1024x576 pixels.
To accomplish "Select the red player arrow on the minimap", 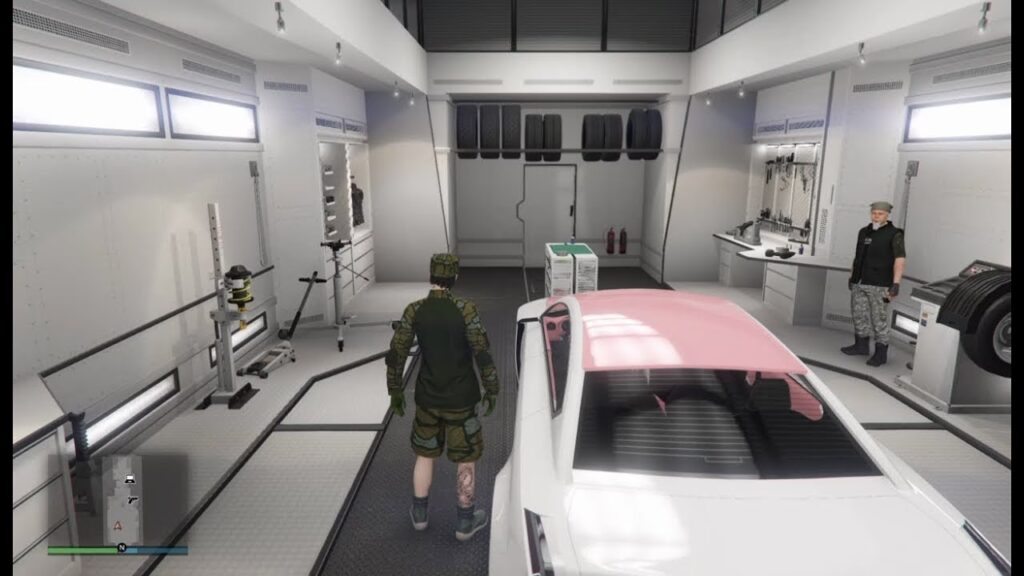I will tap(118, 524).
